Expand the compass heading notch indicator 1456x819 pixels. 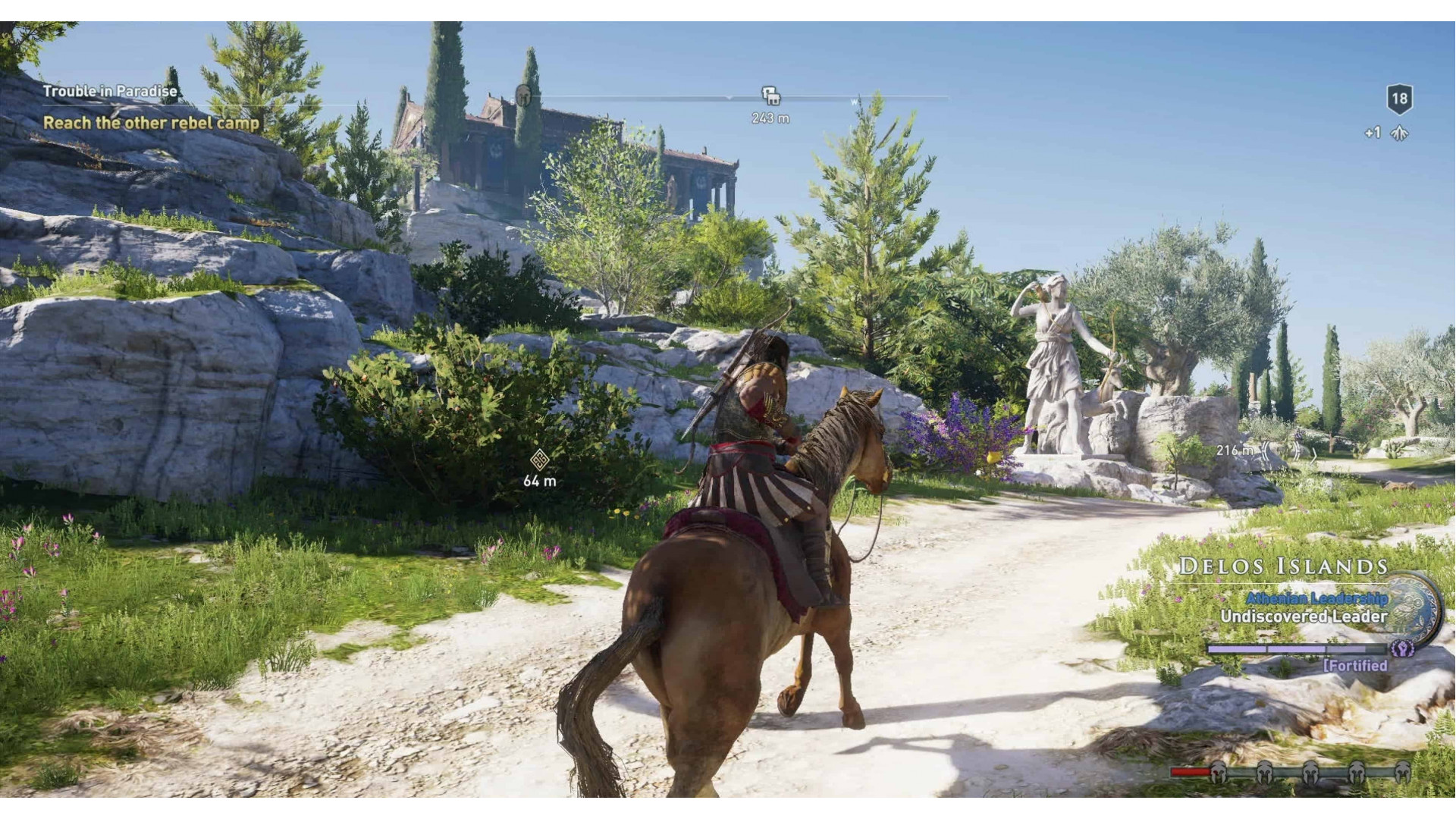[730, 98]
